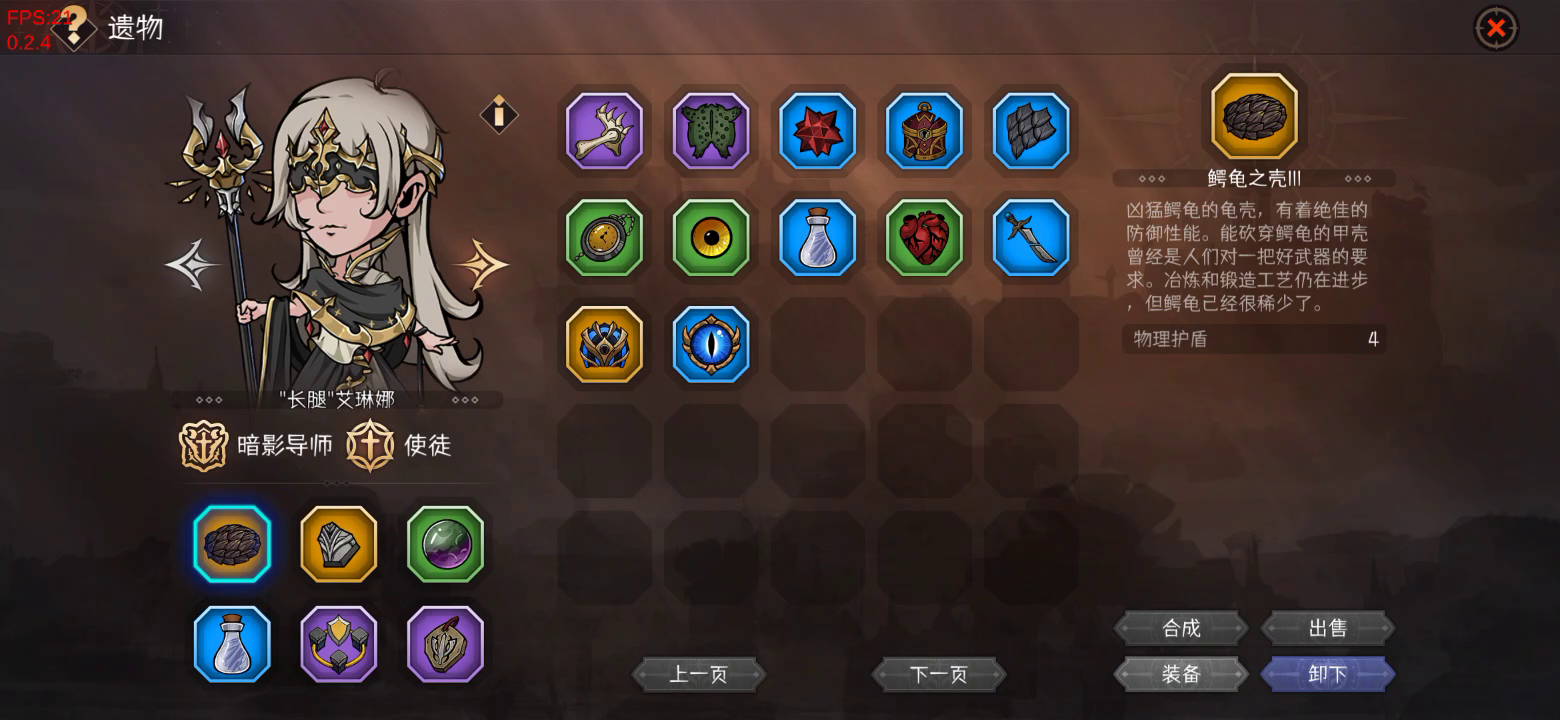
Task: Open the pocket watch relic
Action: (604, 238)
